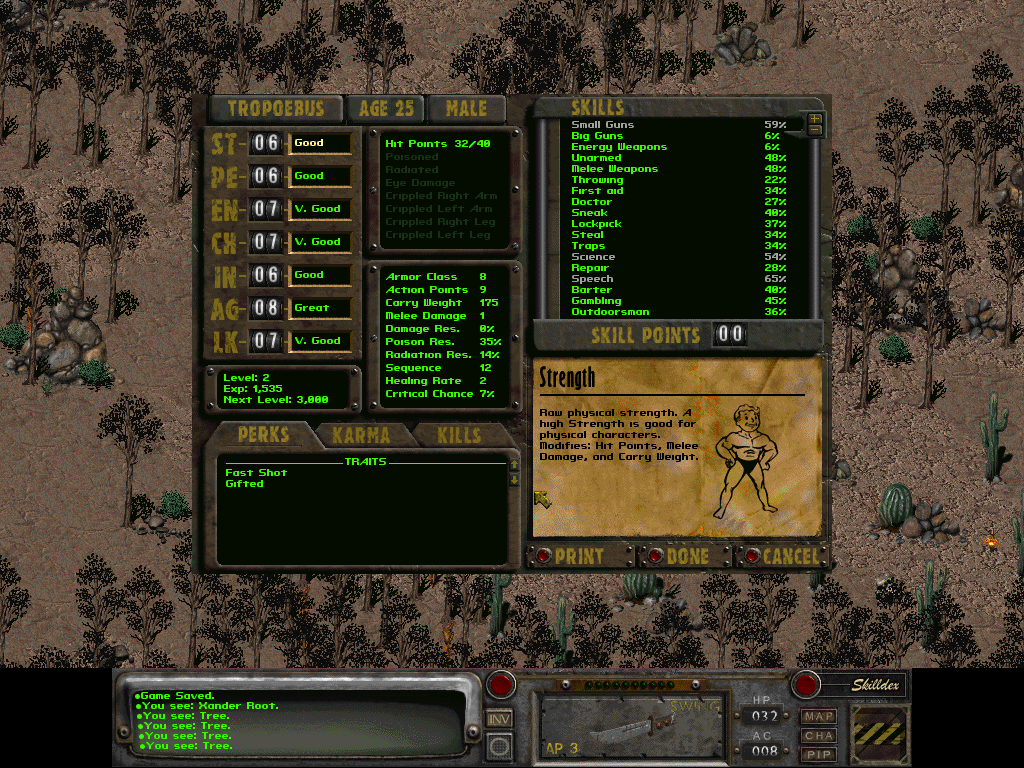The width and height of the screenshot is (1024, 768).
Task: Select the Perks tab
Action: pyautogui.click(x=263, y=435)
